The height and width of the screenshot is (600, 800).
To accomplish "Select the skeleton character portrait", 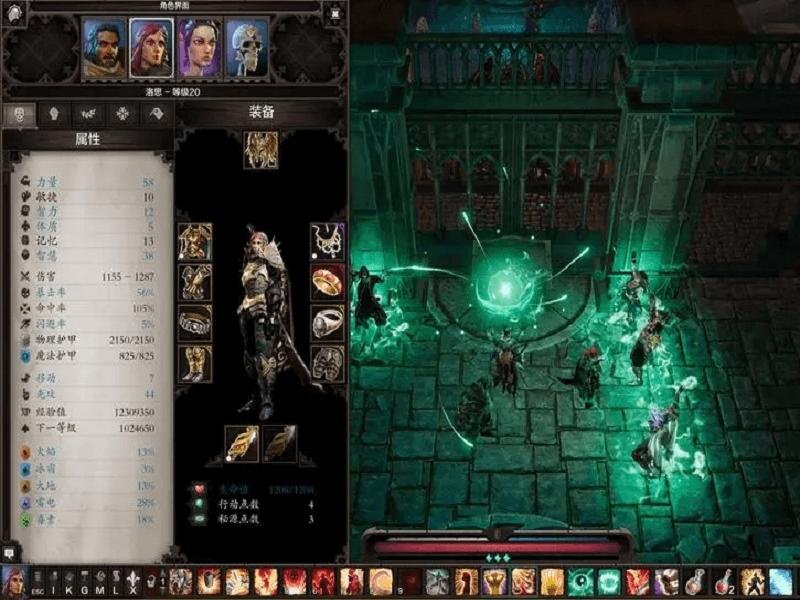I will tap(246, 47).
